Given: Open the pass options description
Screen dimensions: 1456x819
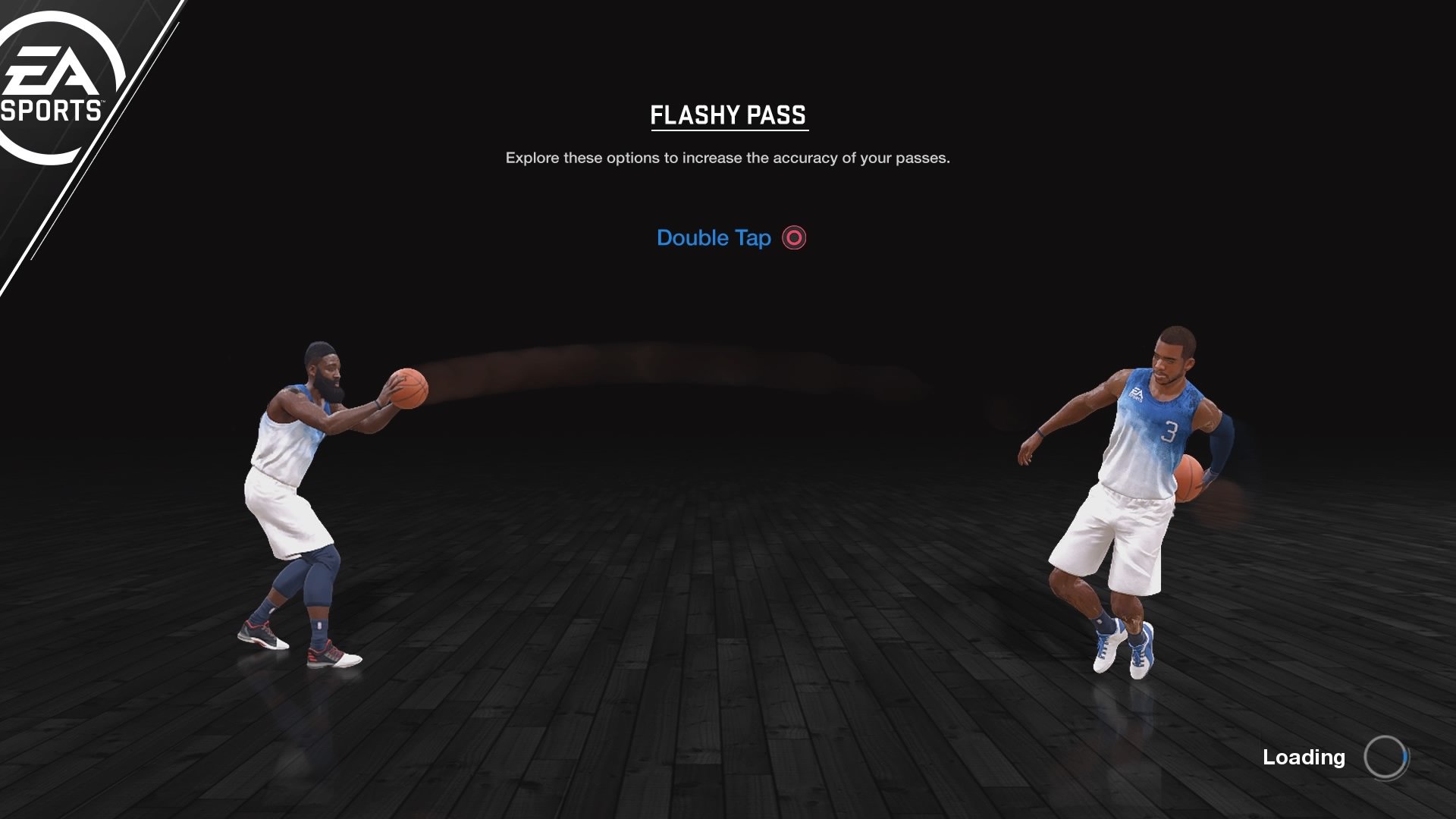Looking at the screenshot, I should (728, 158).
